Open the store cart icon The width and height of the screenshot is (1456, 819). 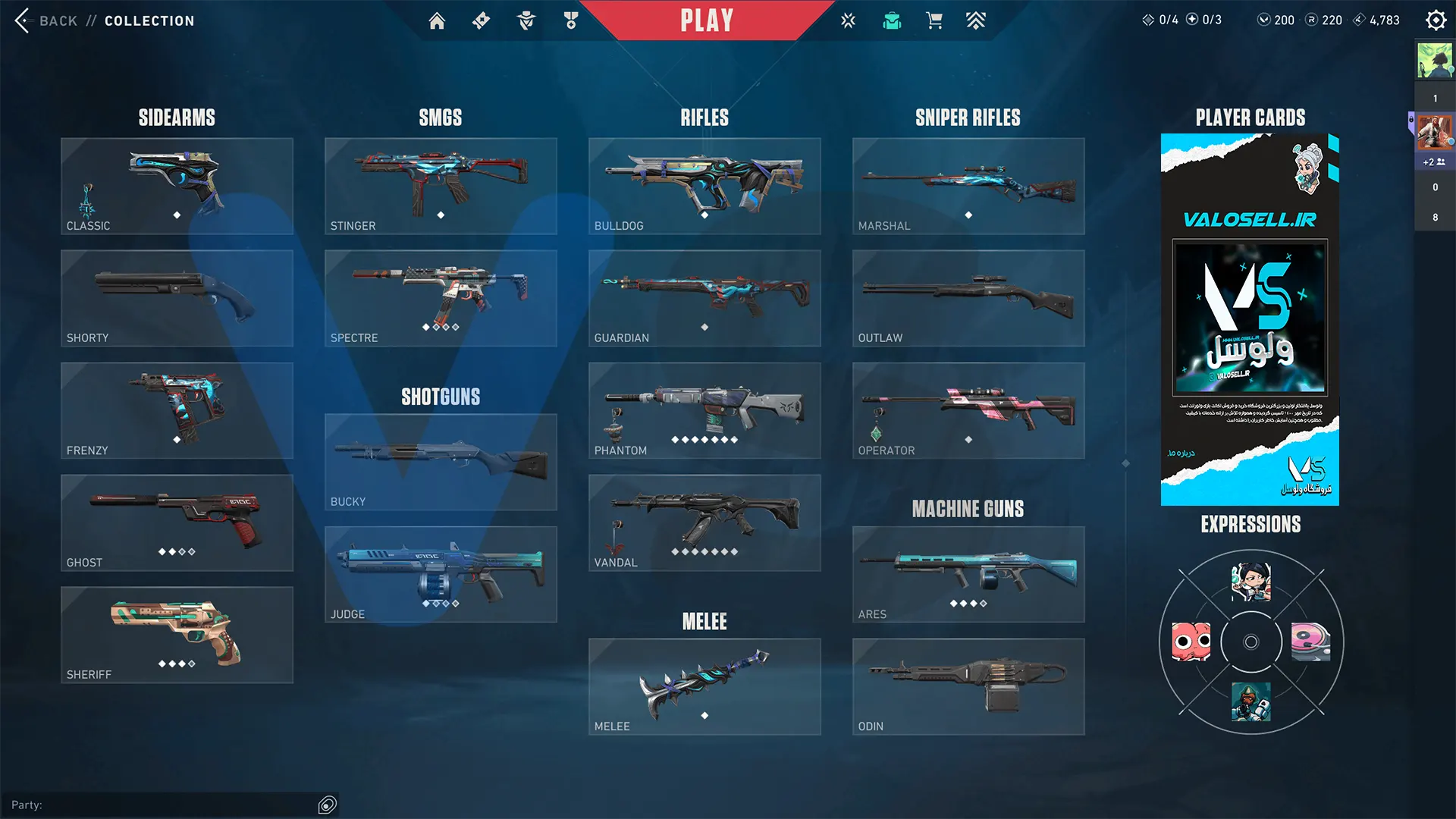coord(934,20)
